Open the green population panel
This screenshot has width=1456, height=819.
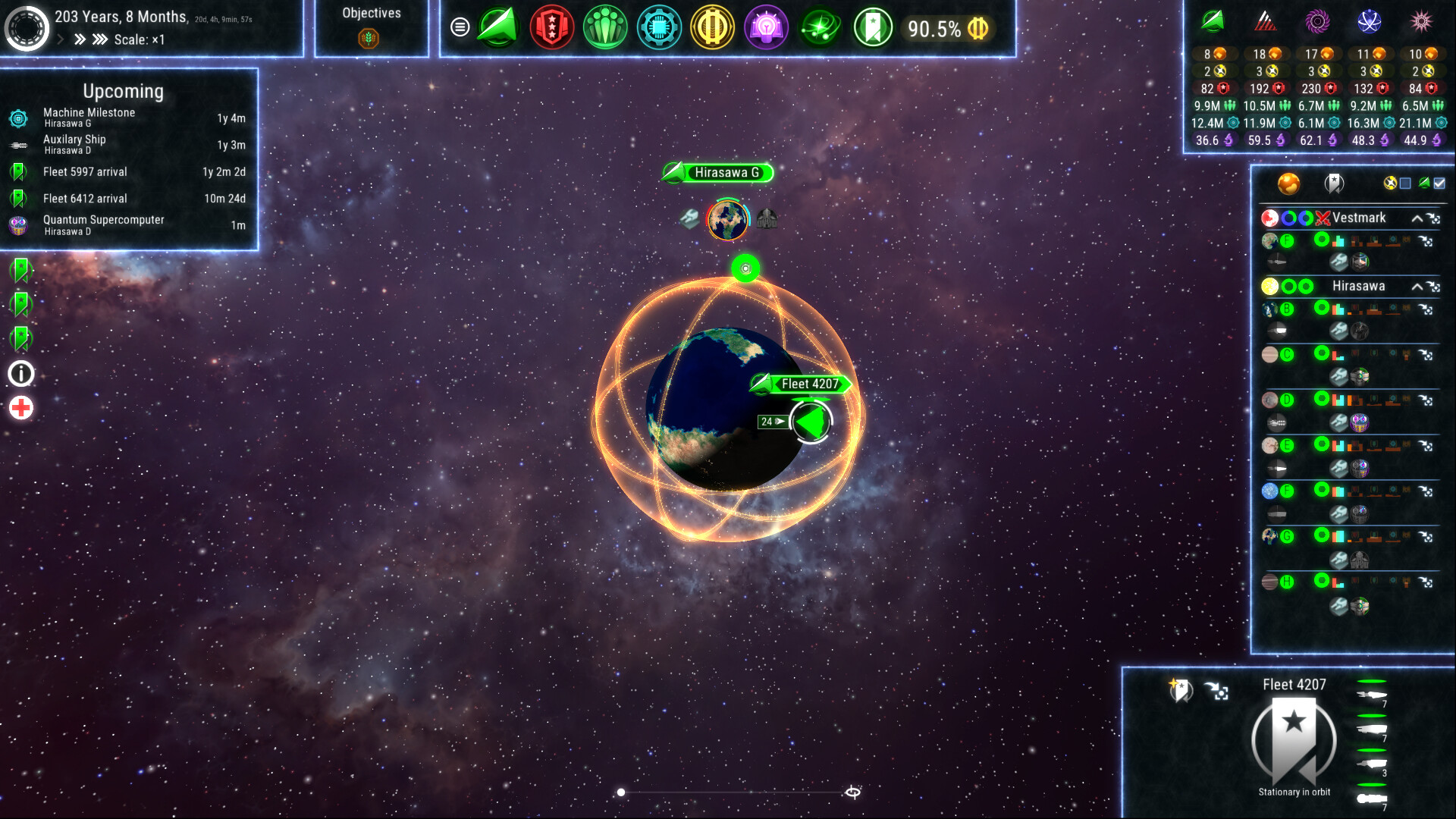(605, 27)
